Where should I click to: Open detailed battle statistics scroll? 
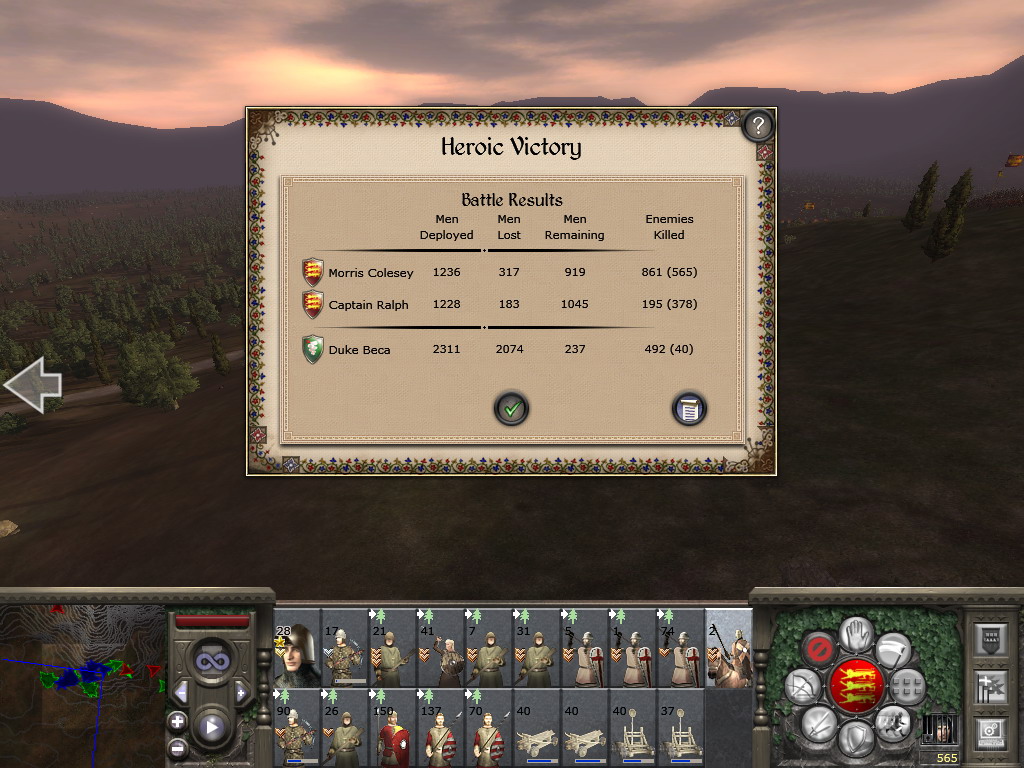[689, 408]
